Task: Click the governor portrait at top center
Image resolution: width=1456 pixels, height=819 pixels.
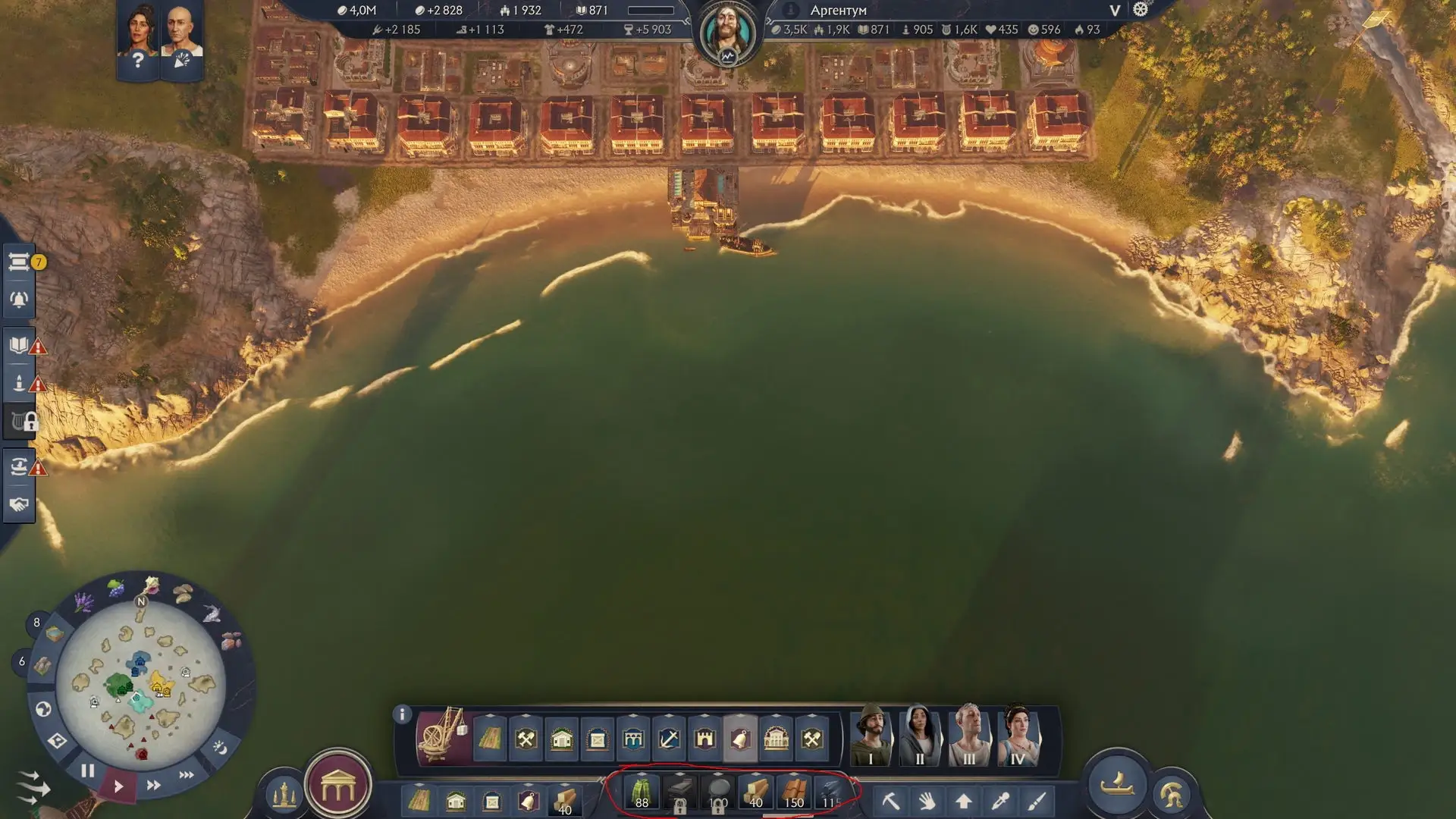Action: point(727,33)
